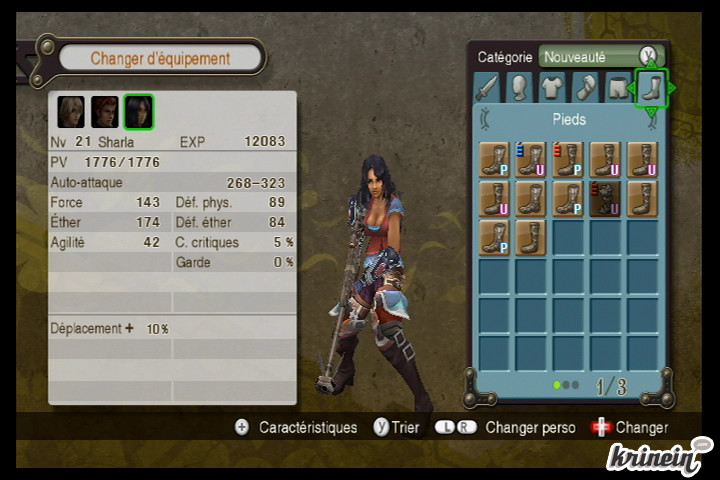Open the shirt torso armor category
720x480 pixels.
(x=553, y=88)
